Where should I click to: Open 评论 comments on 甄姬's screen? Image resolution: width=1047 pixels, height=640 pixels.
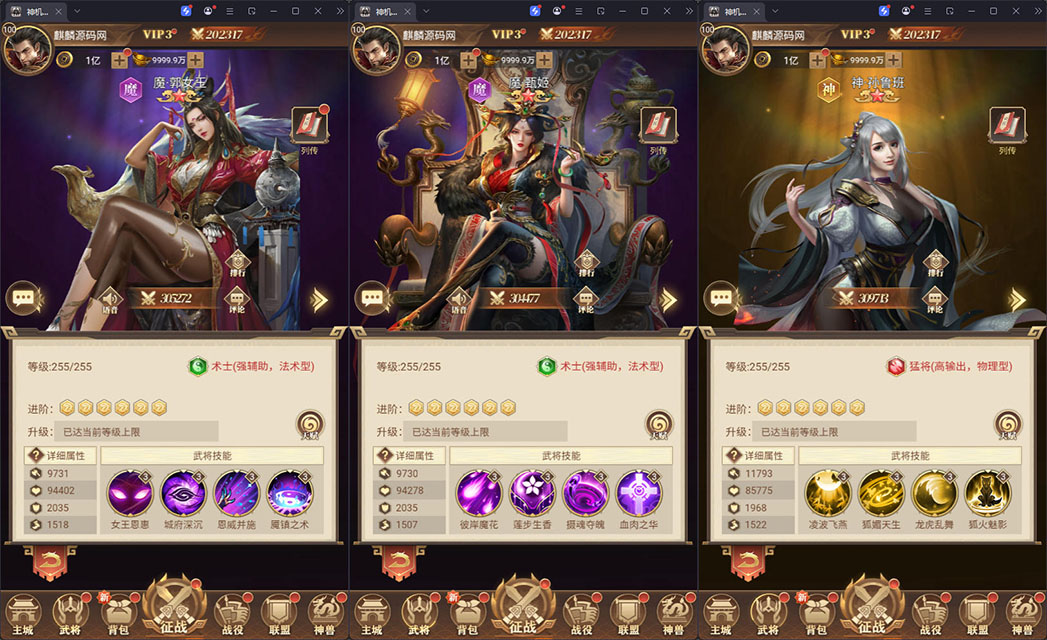point(586,300)
